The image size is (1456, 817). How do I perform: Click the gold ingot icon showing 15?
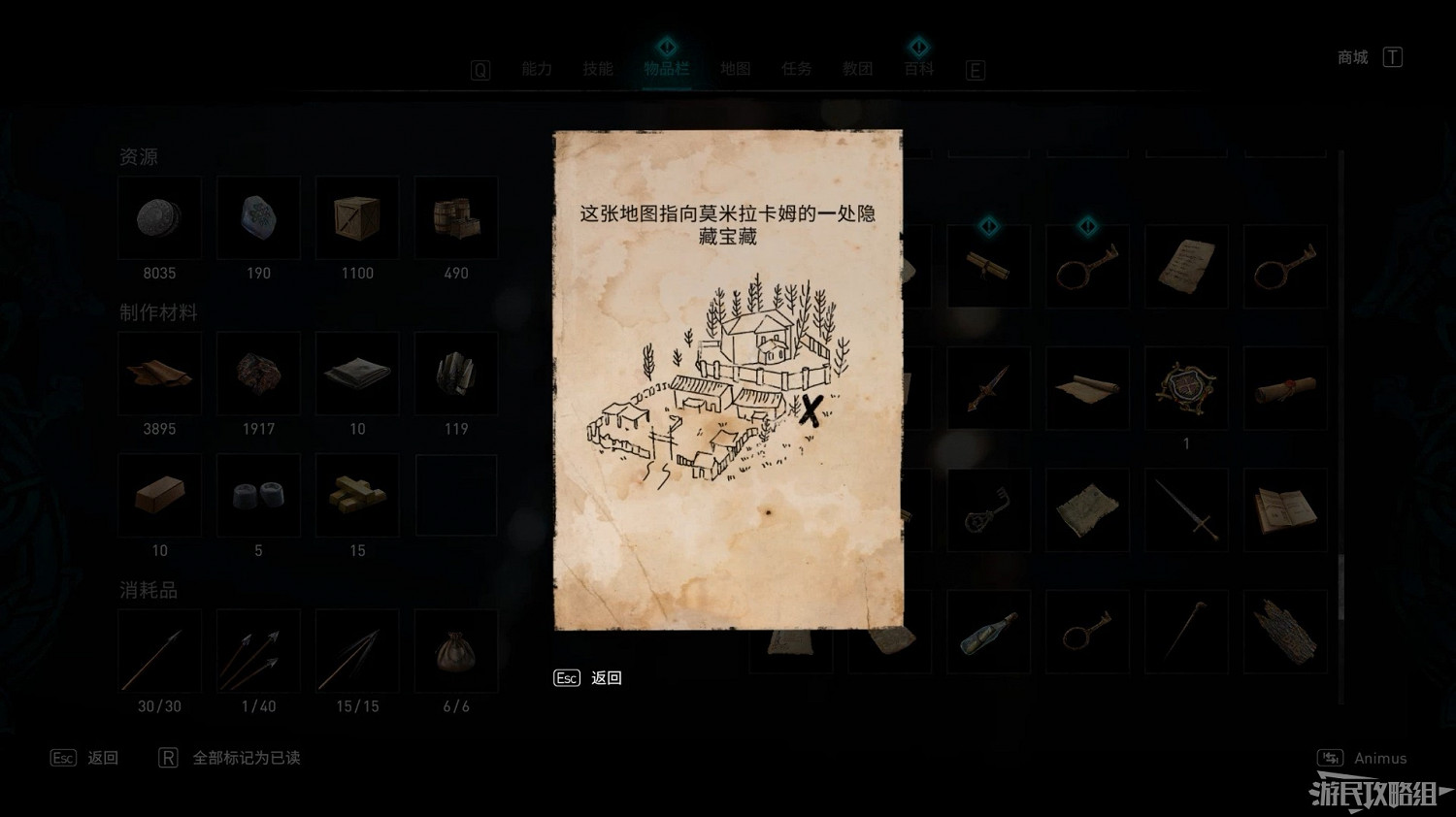[x=357, y=495]
